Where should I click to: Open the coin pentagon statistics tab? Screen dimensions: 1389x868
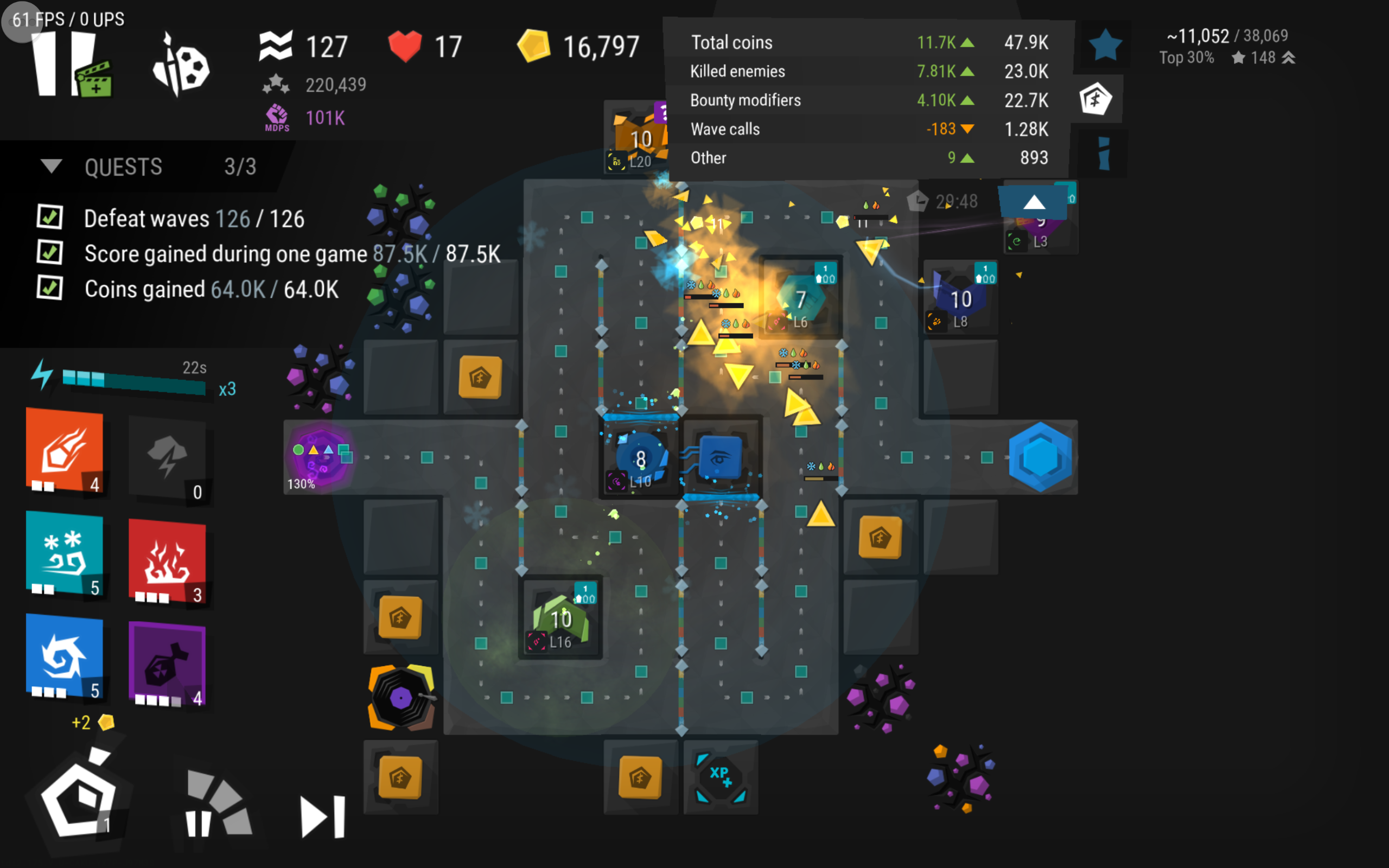(x=1095, y=99)
